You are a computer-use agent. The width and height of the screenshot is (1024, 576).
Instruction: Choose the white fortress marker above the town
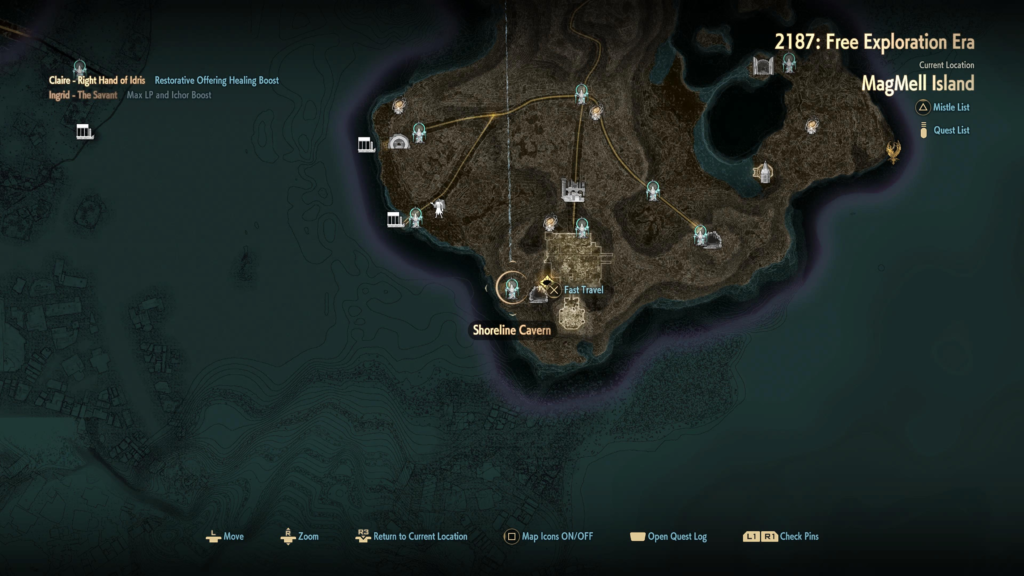click(x=574, y=190)
